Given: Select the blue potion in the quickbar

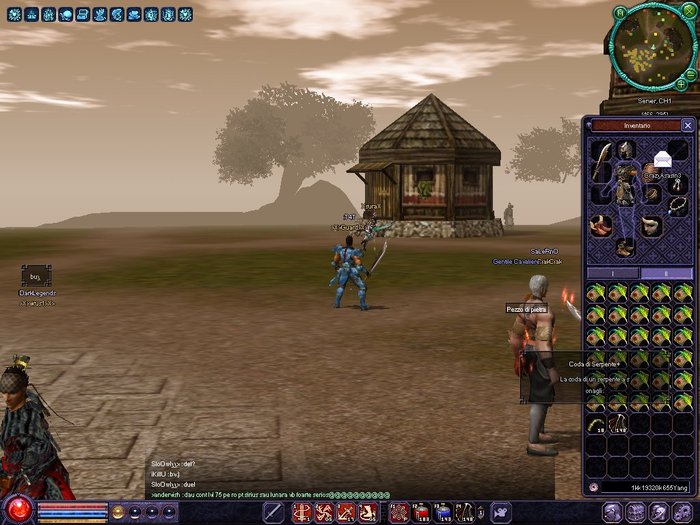Looking at the screenshot, I should tap(443, 513).
